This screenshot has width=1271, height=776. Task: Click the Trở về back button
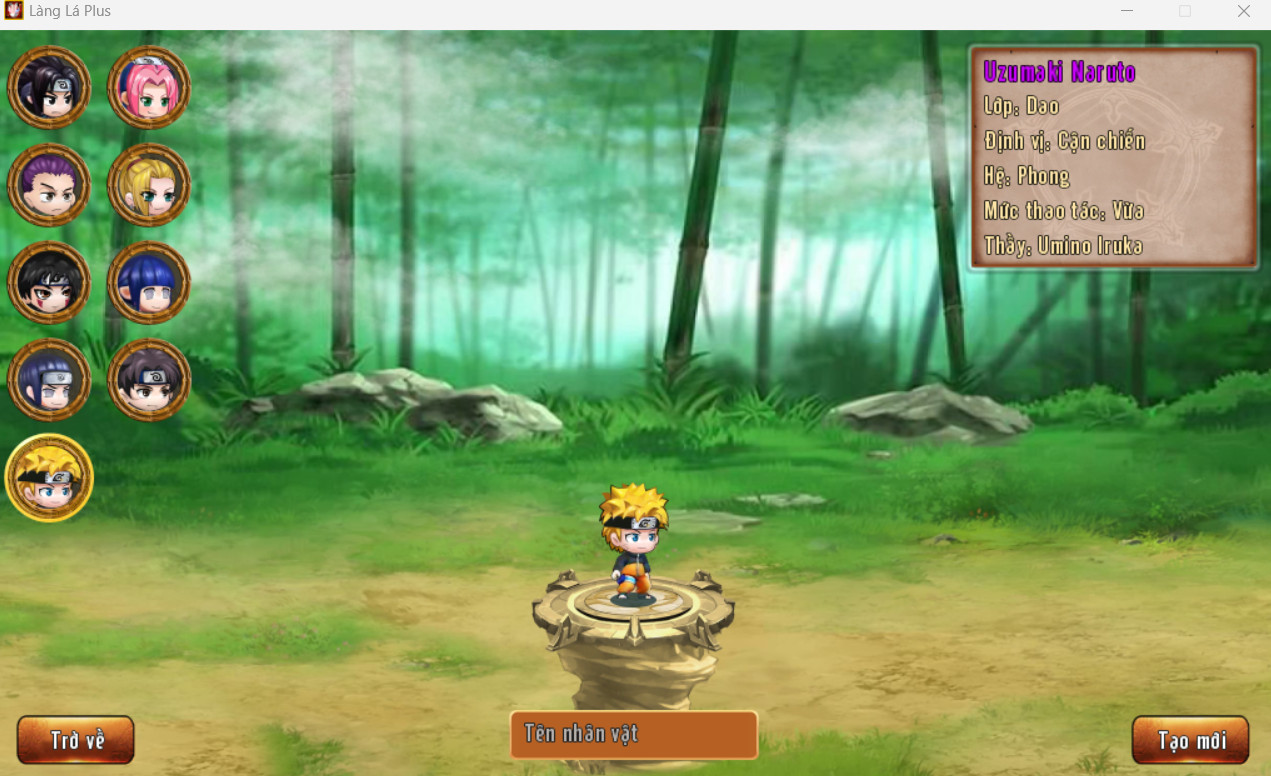76,740
